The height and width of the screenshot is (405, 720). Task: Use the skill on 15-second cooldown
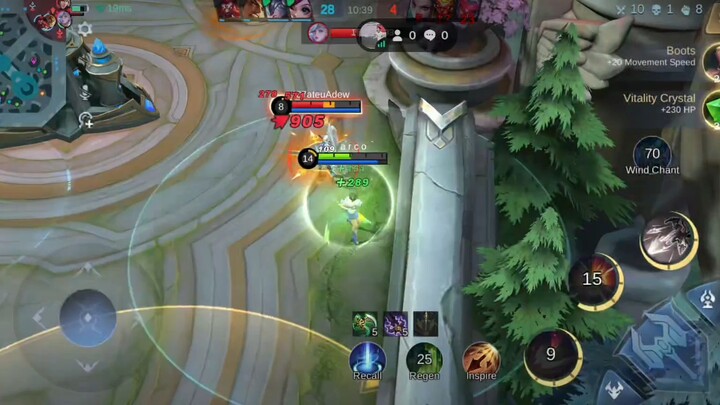click(x=594, y=280)
